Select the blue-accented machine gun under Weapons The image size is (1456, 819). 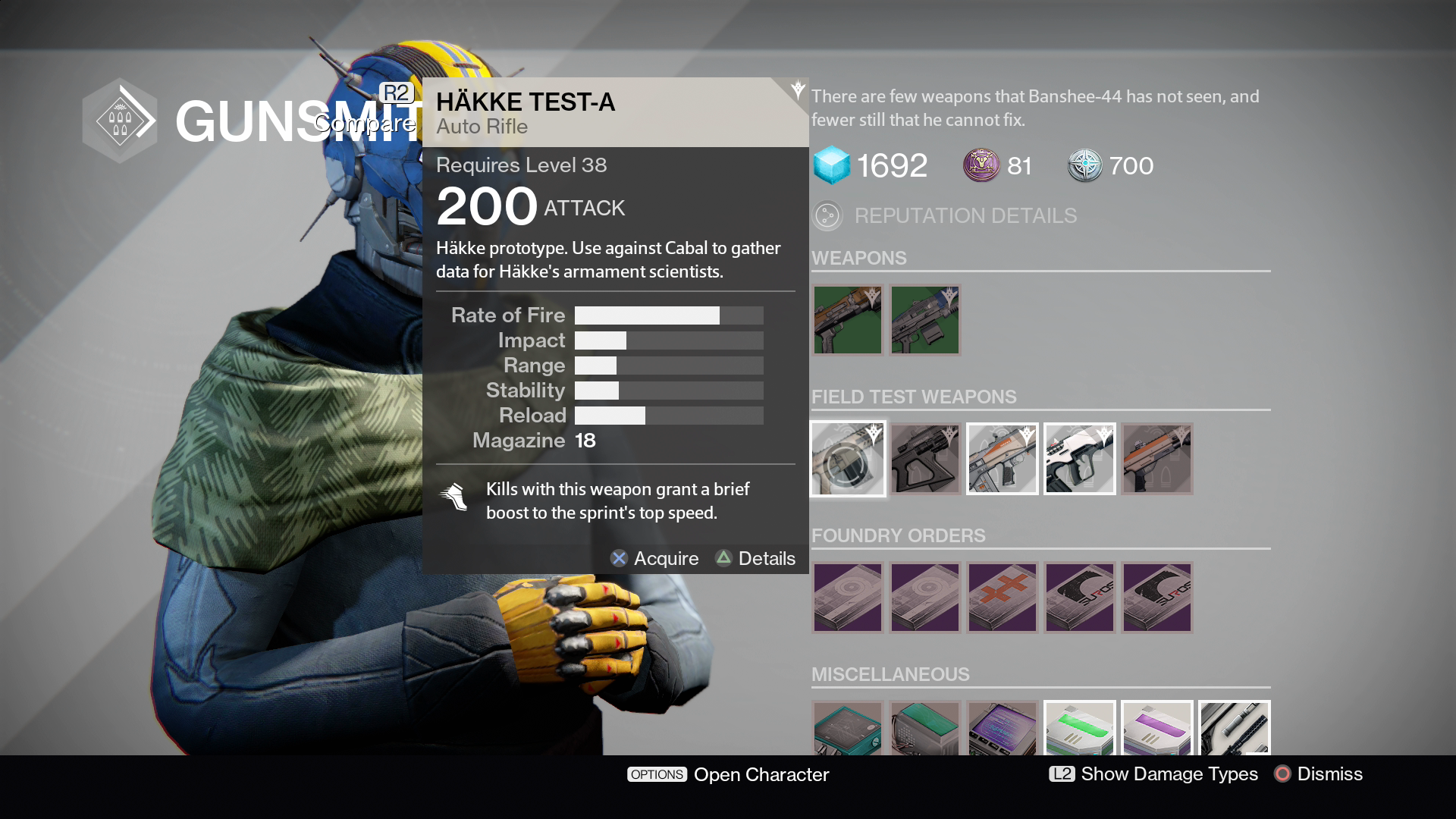(925, 320)
